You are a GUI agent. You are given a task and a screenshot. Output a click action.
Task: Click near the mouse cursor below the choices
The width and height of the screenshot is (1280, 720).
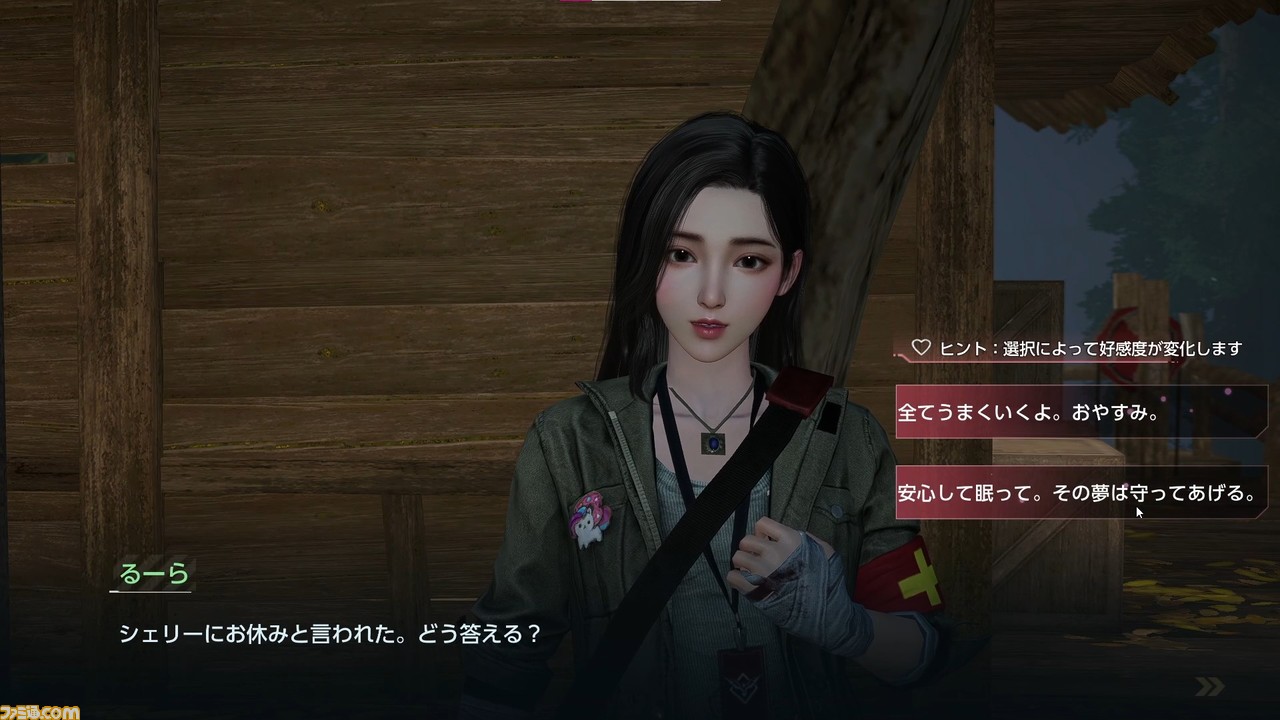1137,512
